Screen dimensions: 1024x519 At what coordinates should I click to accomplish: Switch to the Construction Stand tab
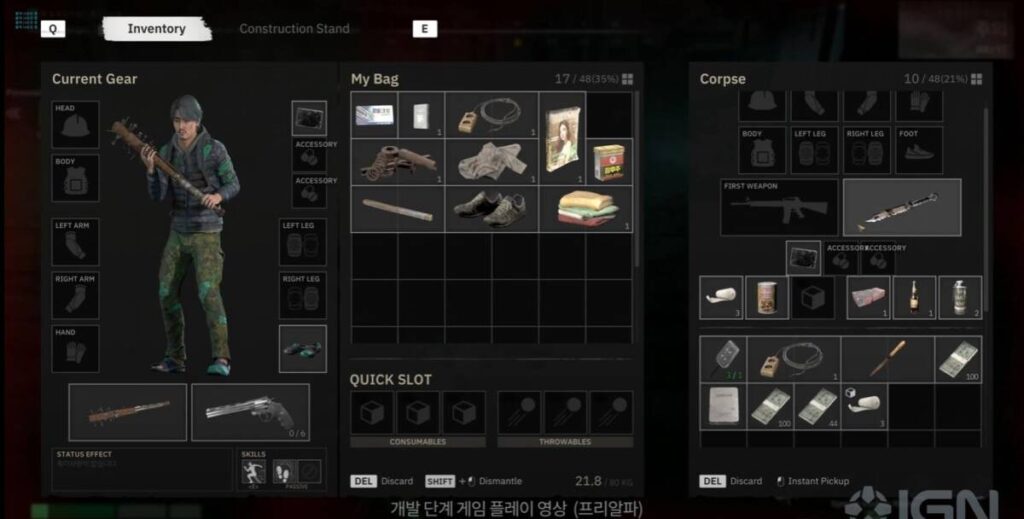pyautogui.click(x=294, y=29)
